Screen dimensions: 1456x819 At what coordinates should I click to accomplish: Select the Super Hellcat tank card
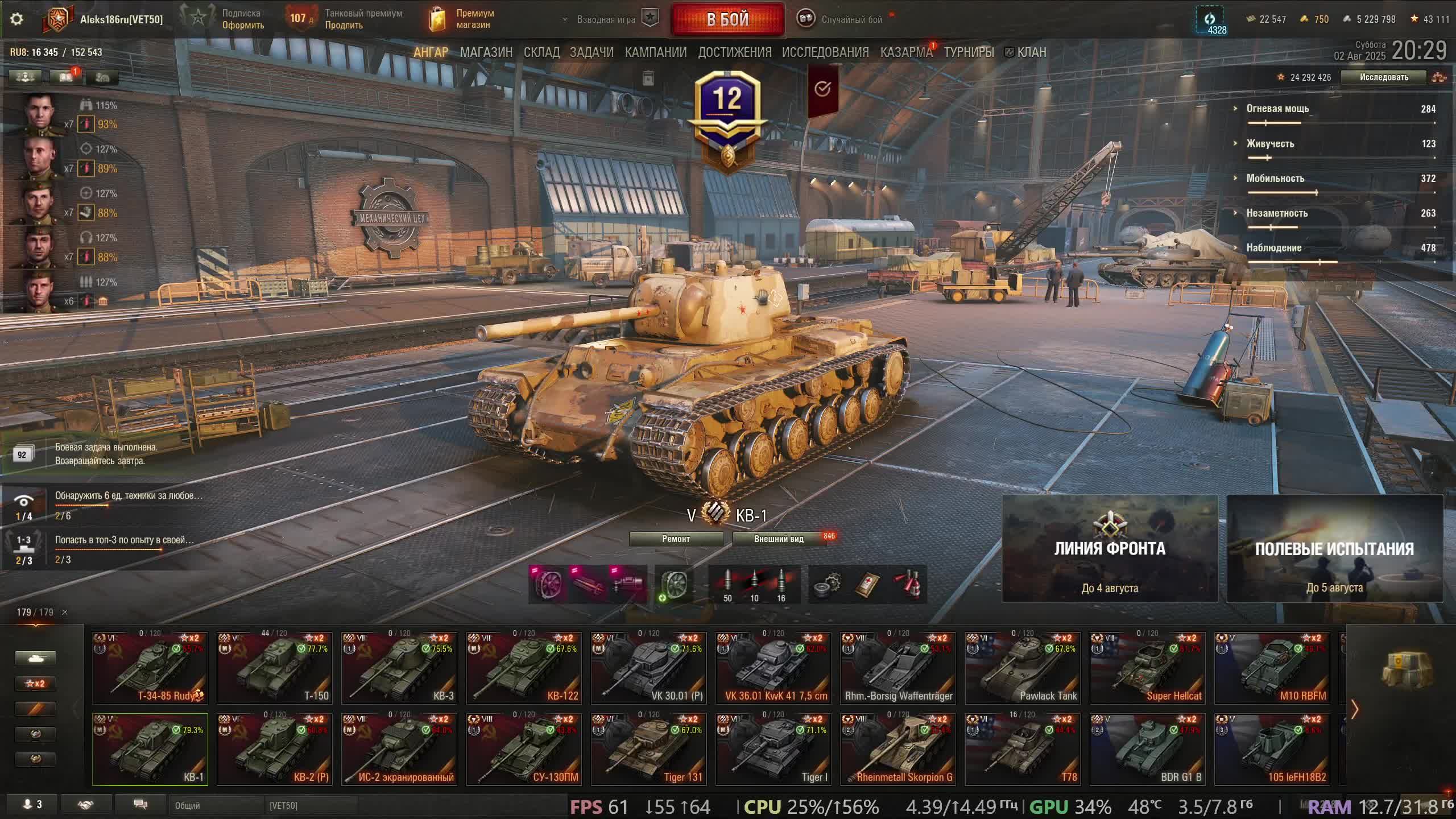coord(1147,668)
